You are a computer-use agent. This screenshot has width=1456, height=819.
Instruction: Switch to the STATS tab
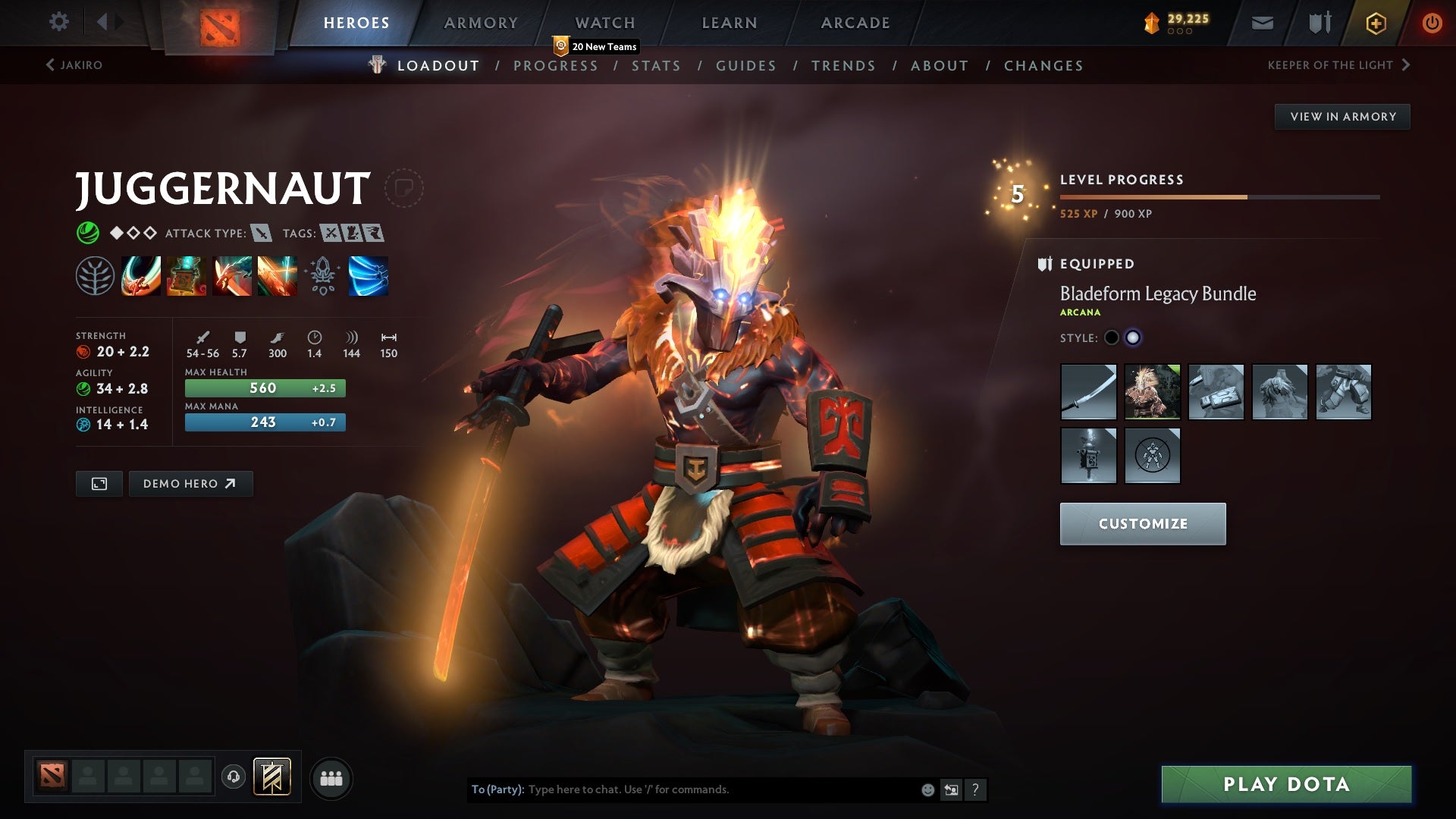click(657, 66)
